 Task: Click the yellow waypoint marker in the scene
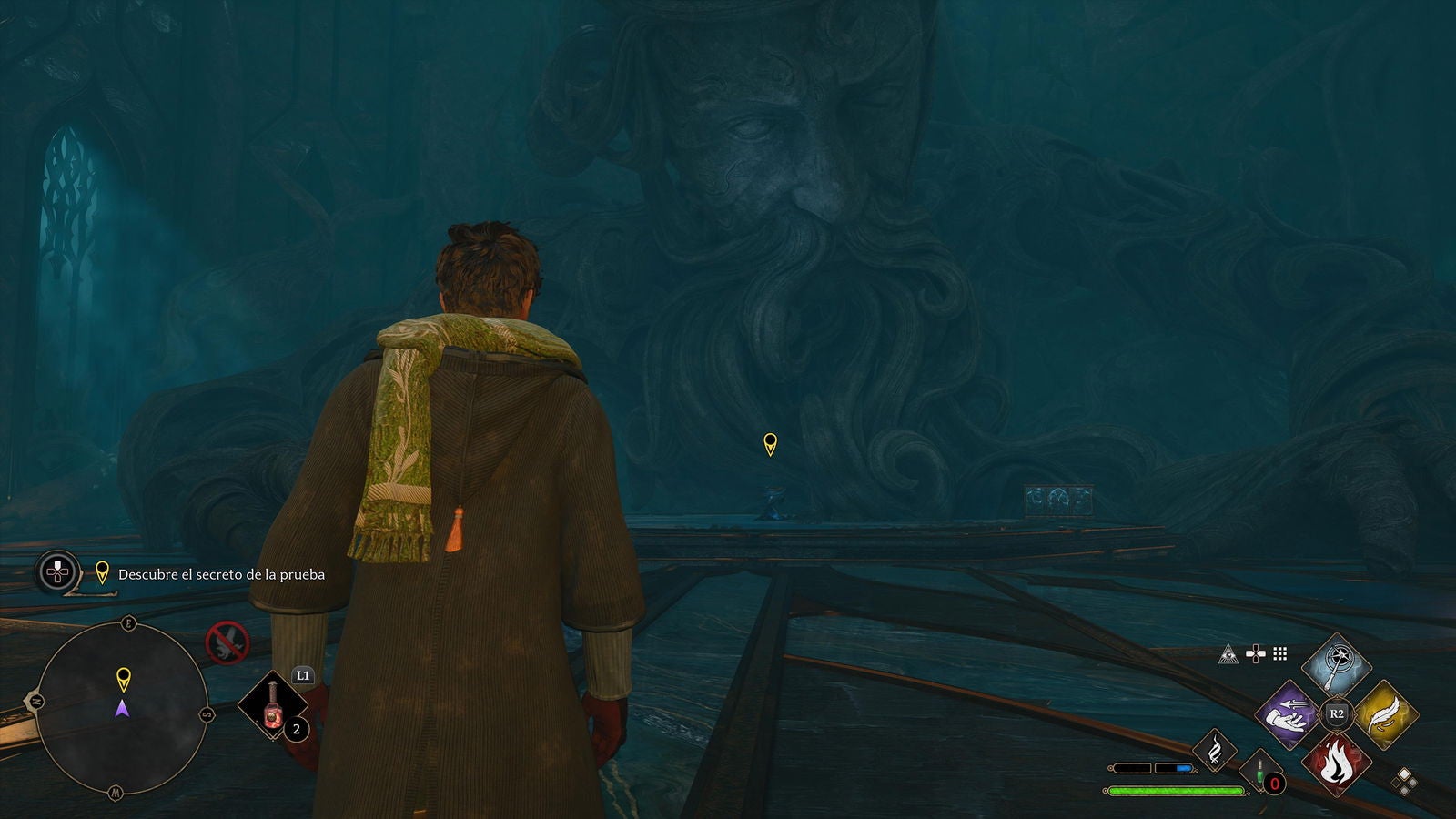point(769,443)
